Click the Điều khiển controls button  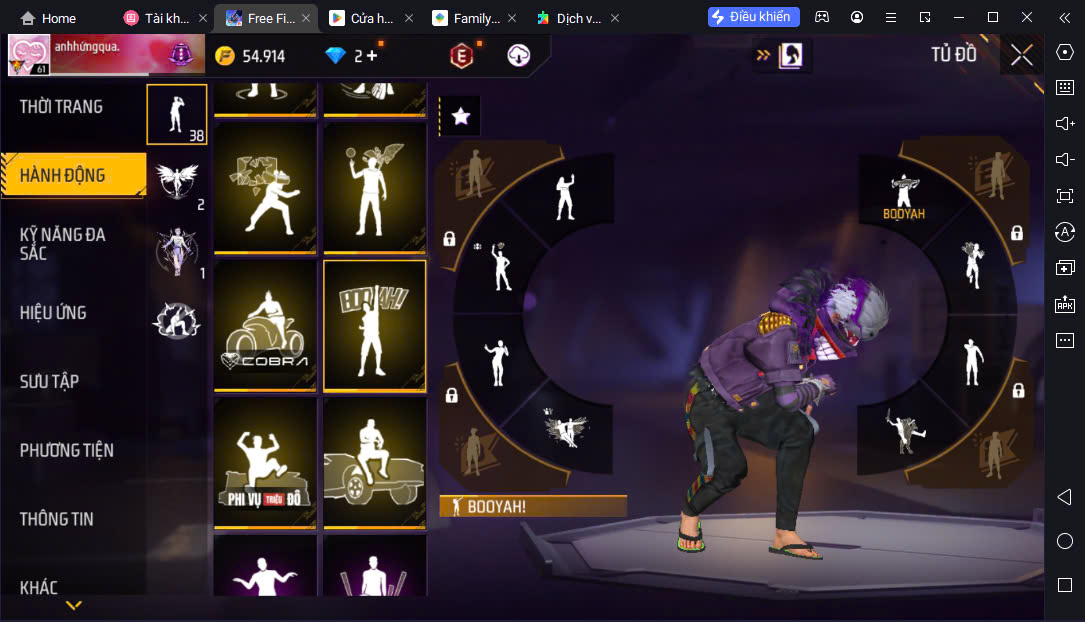point(753,17)
